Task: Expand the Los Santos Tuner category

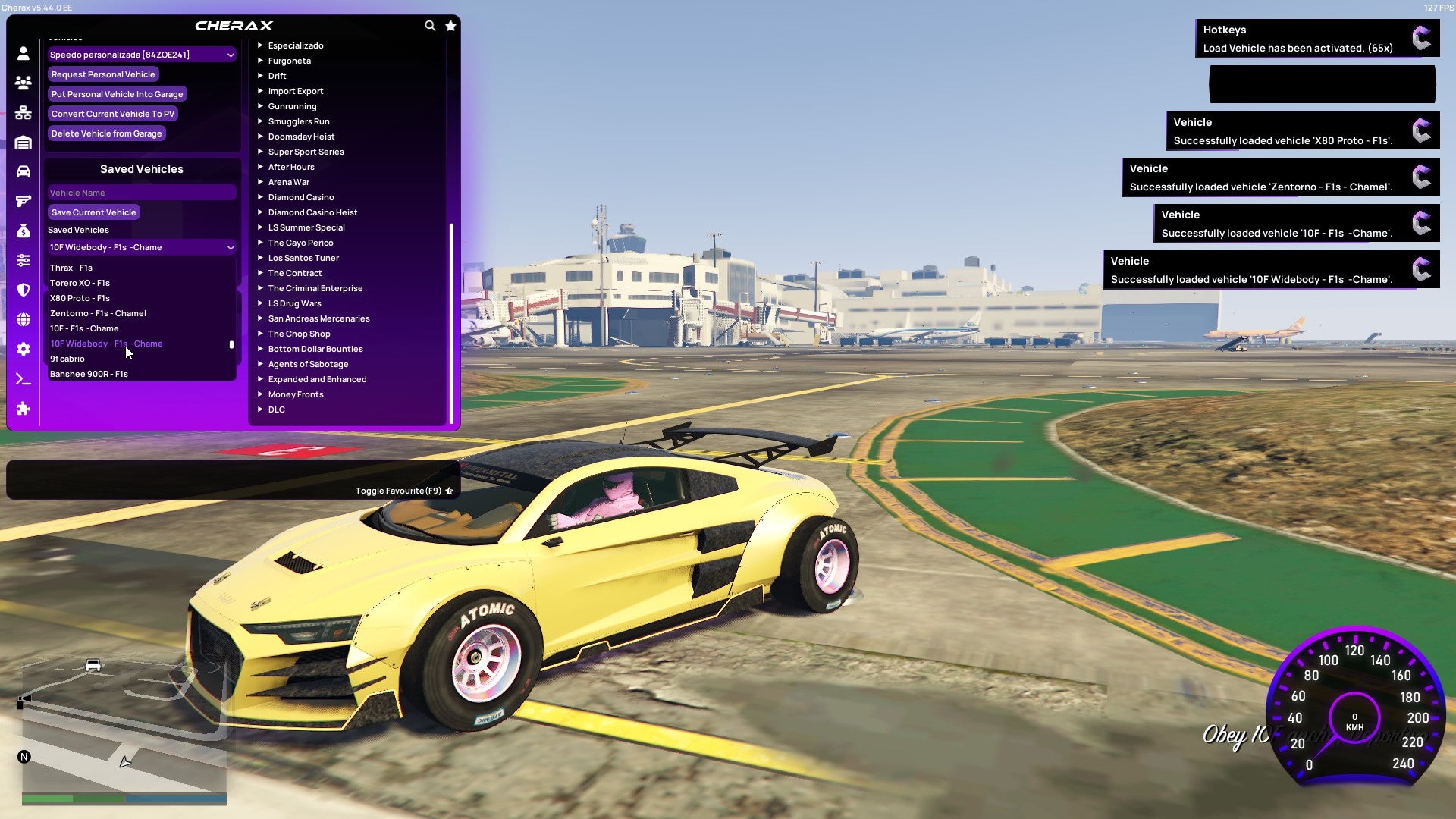Action: (303, 258)
